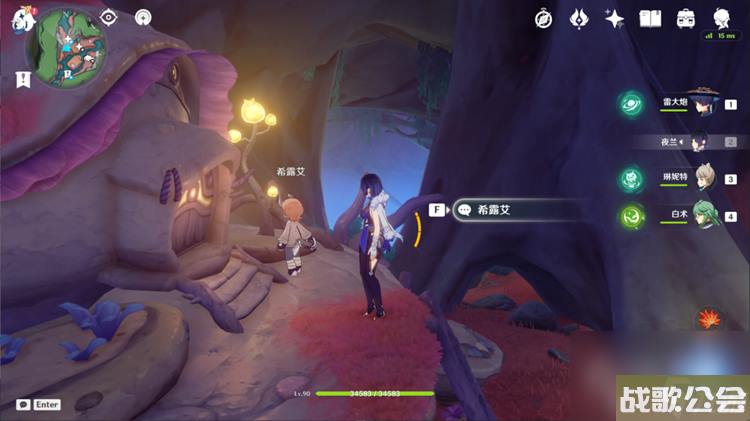Open the four-pointed star wish icon
750x421 pixels.
click(x=615, y=18)
